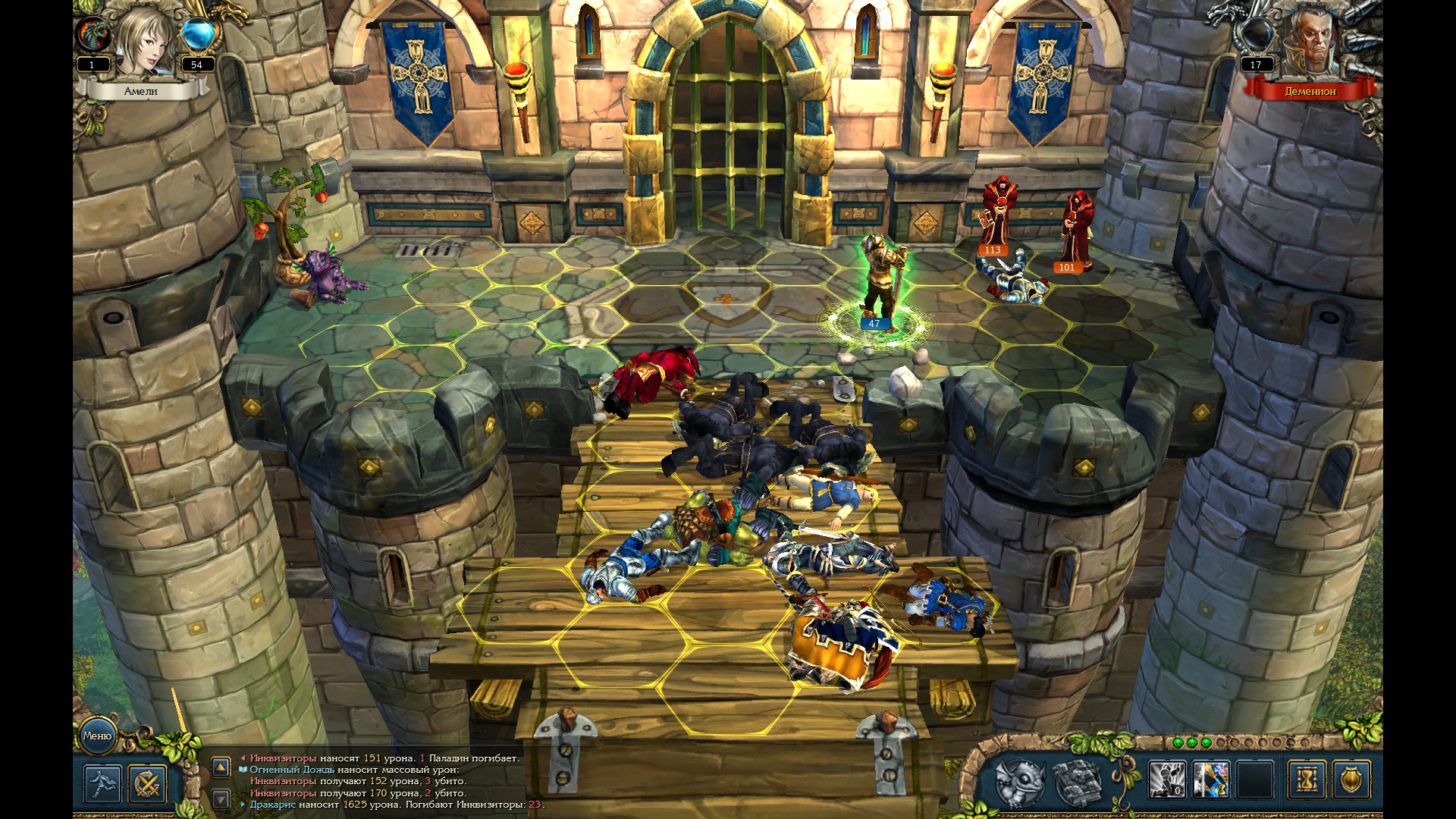The height and width of the screenshot is (819, 1456).
Task: Activate the Defend shield command
Action: 1352,779
